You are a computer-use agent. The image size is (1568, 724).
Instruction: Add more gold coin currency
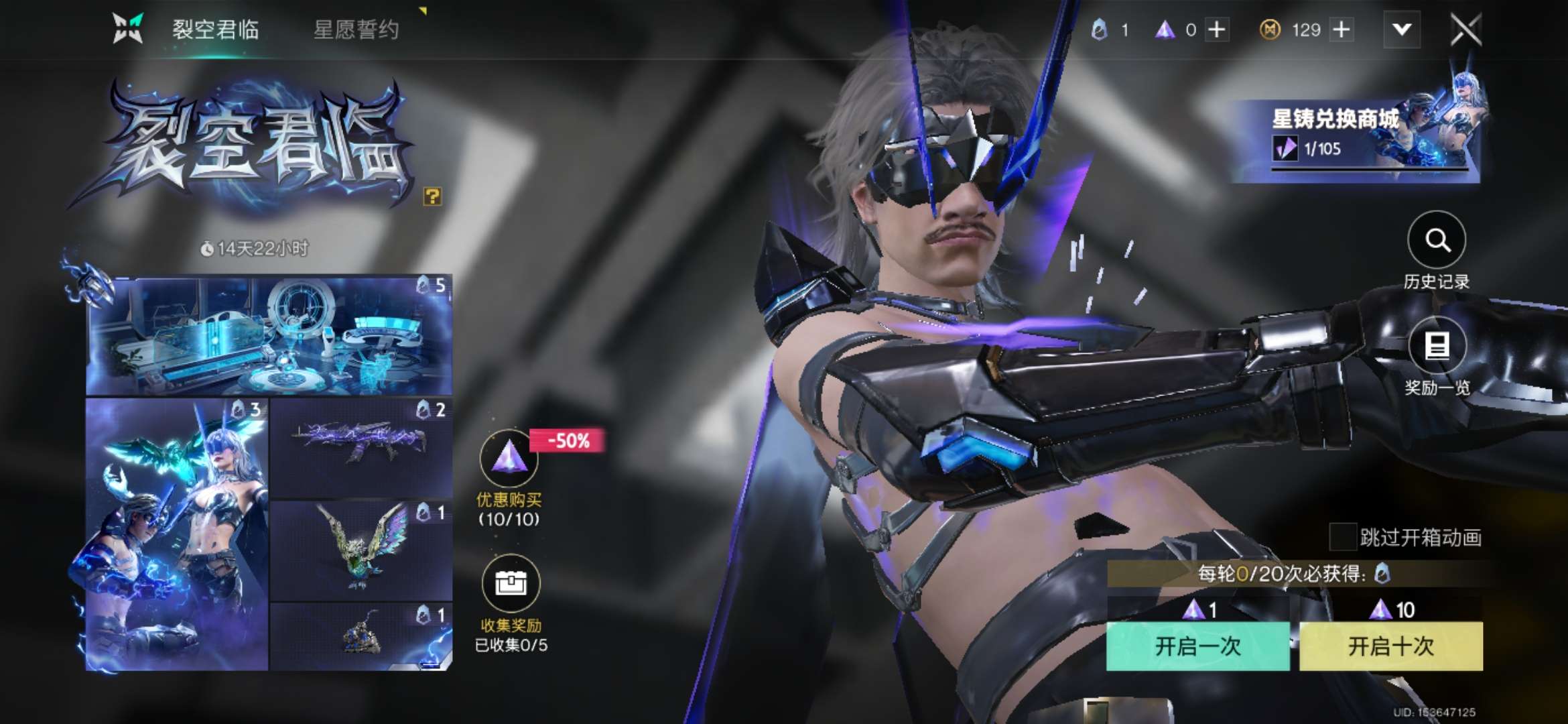(x=1342, y=29)
